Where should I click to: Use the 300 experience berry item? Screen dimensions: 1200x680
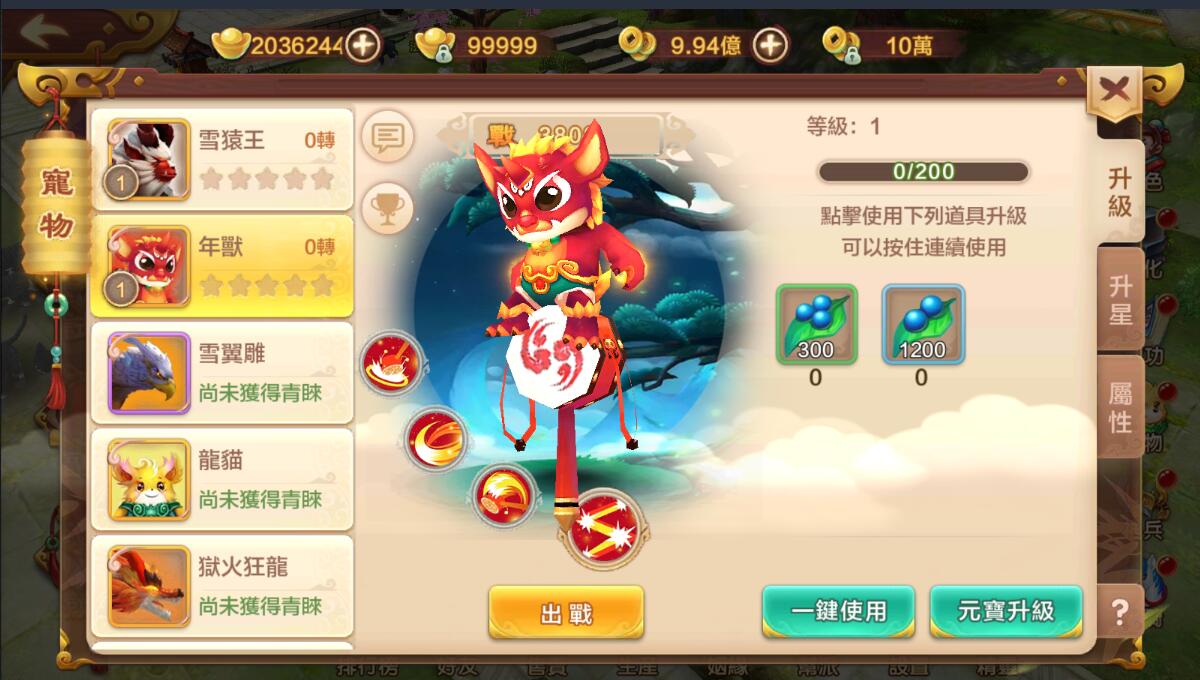(x=817, y=324)
